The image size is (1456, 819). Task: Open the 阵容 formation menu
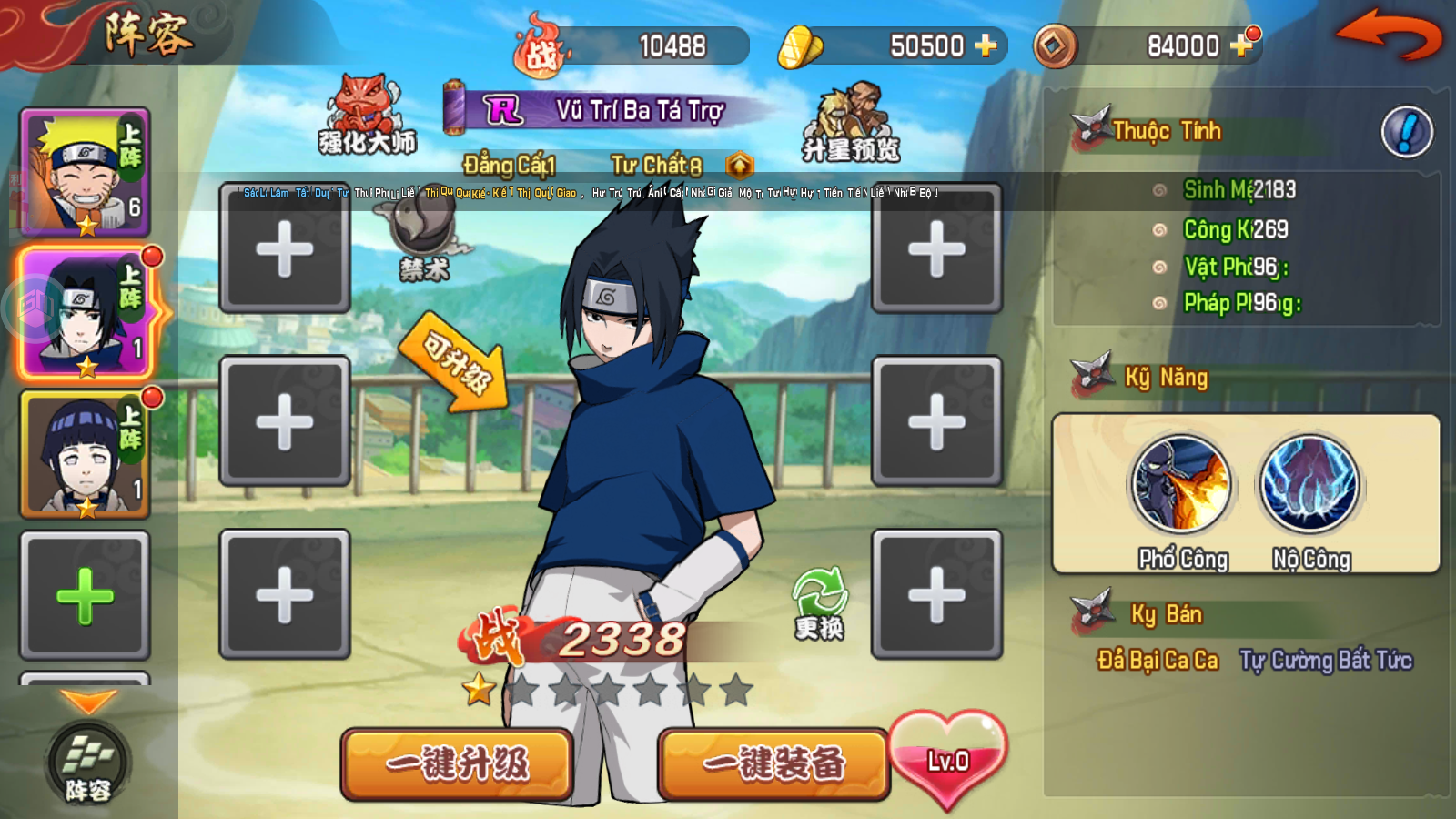pos(86,764)
